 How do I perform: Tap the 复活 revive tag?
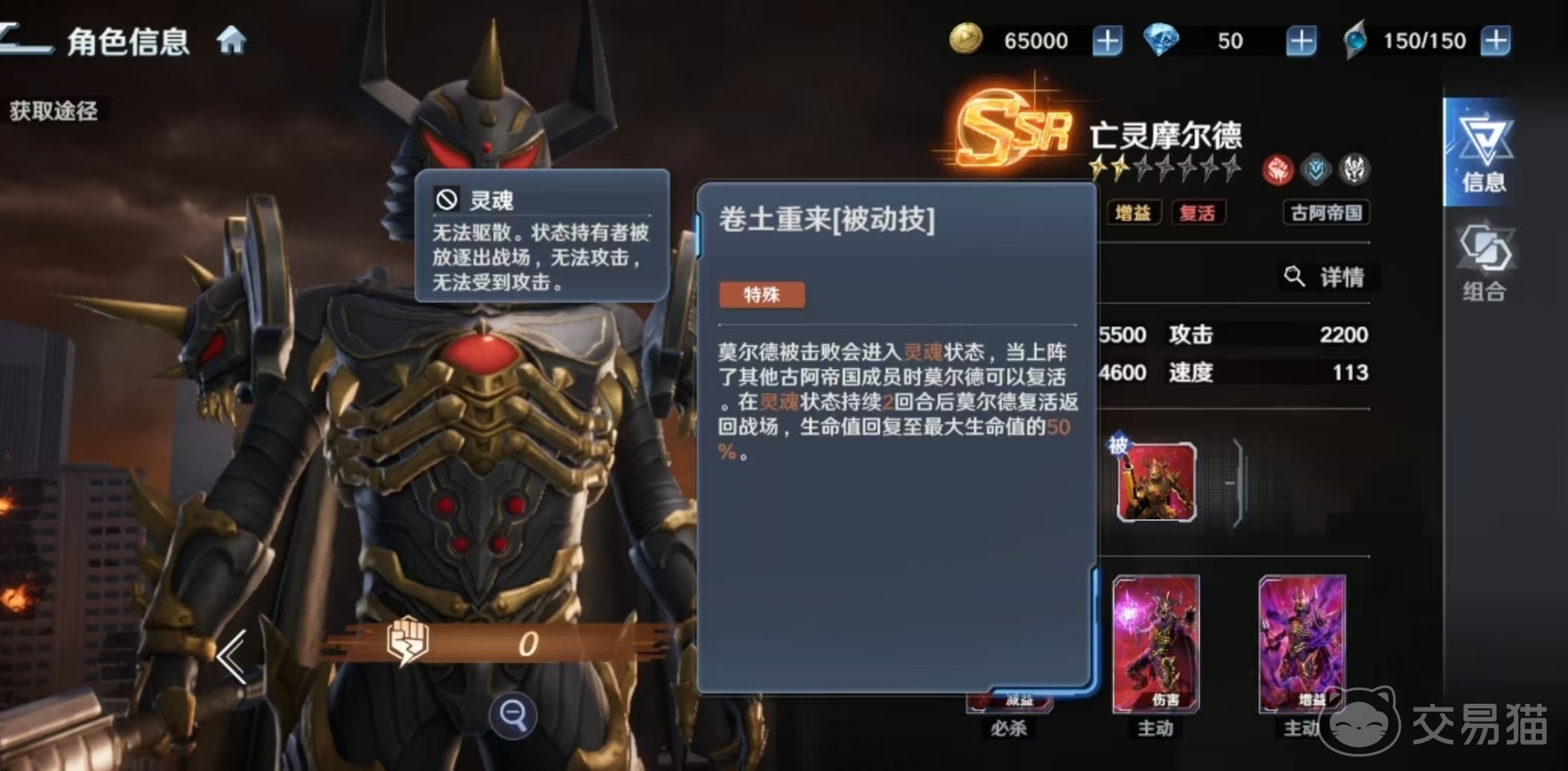coord(1197,213)
